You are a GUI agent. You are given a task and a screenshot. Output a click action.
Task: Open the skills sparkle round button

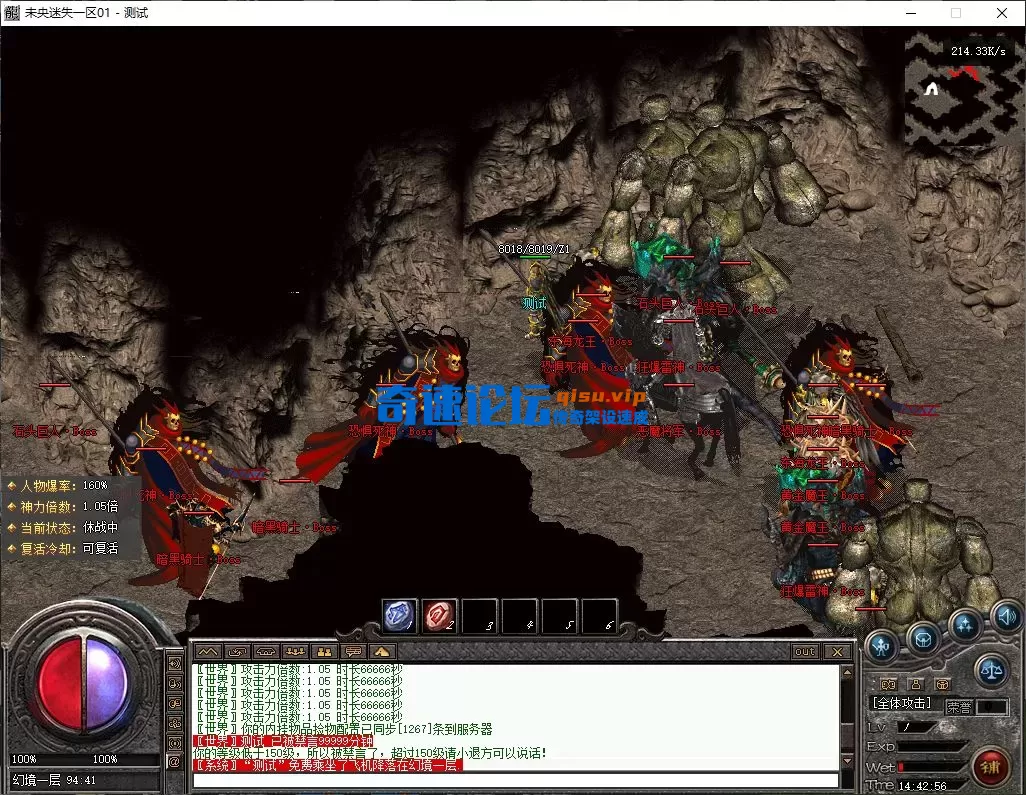pyautogui.click(x=965, y=625)
